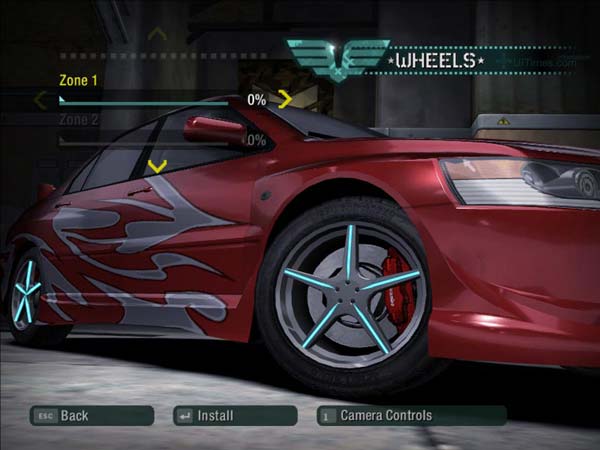Viewport: 600px width, 450px height.
Task: Select the Zone 2 autosculpt row
Action: coord(79,120)
